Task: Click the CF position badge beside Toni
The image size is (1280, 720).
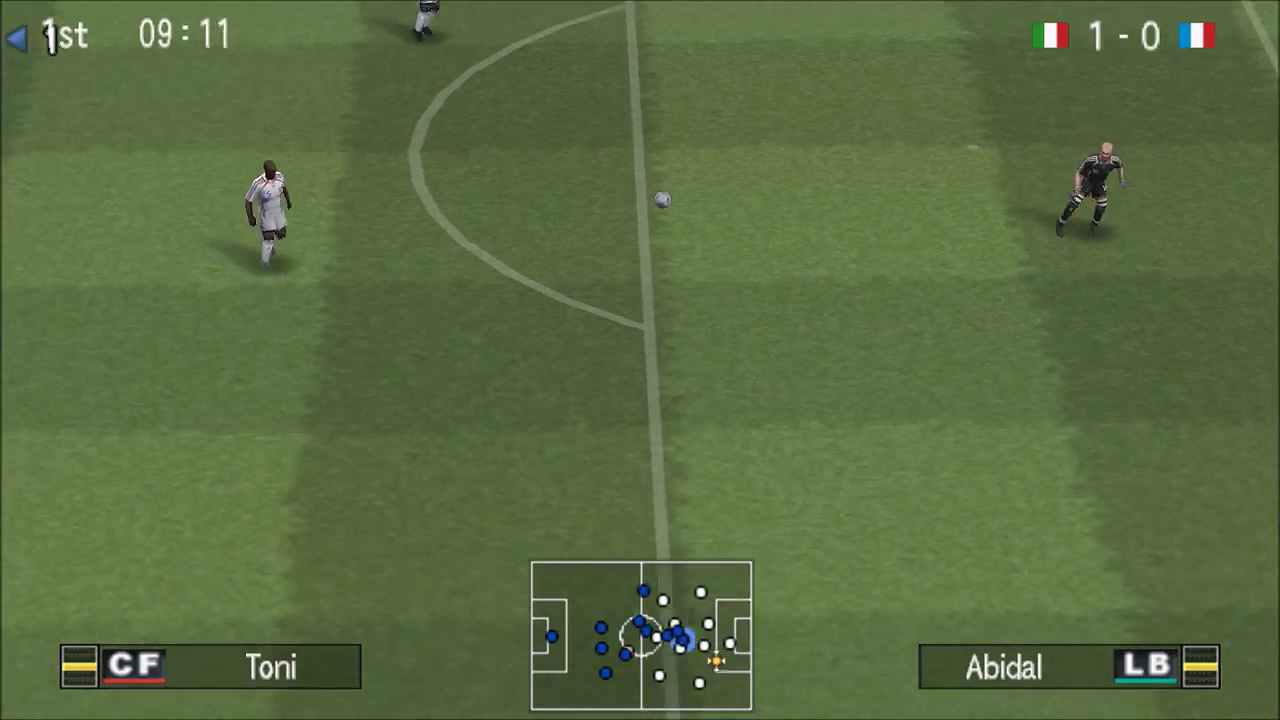Action: pyautogui.click(x=135, y=667)
